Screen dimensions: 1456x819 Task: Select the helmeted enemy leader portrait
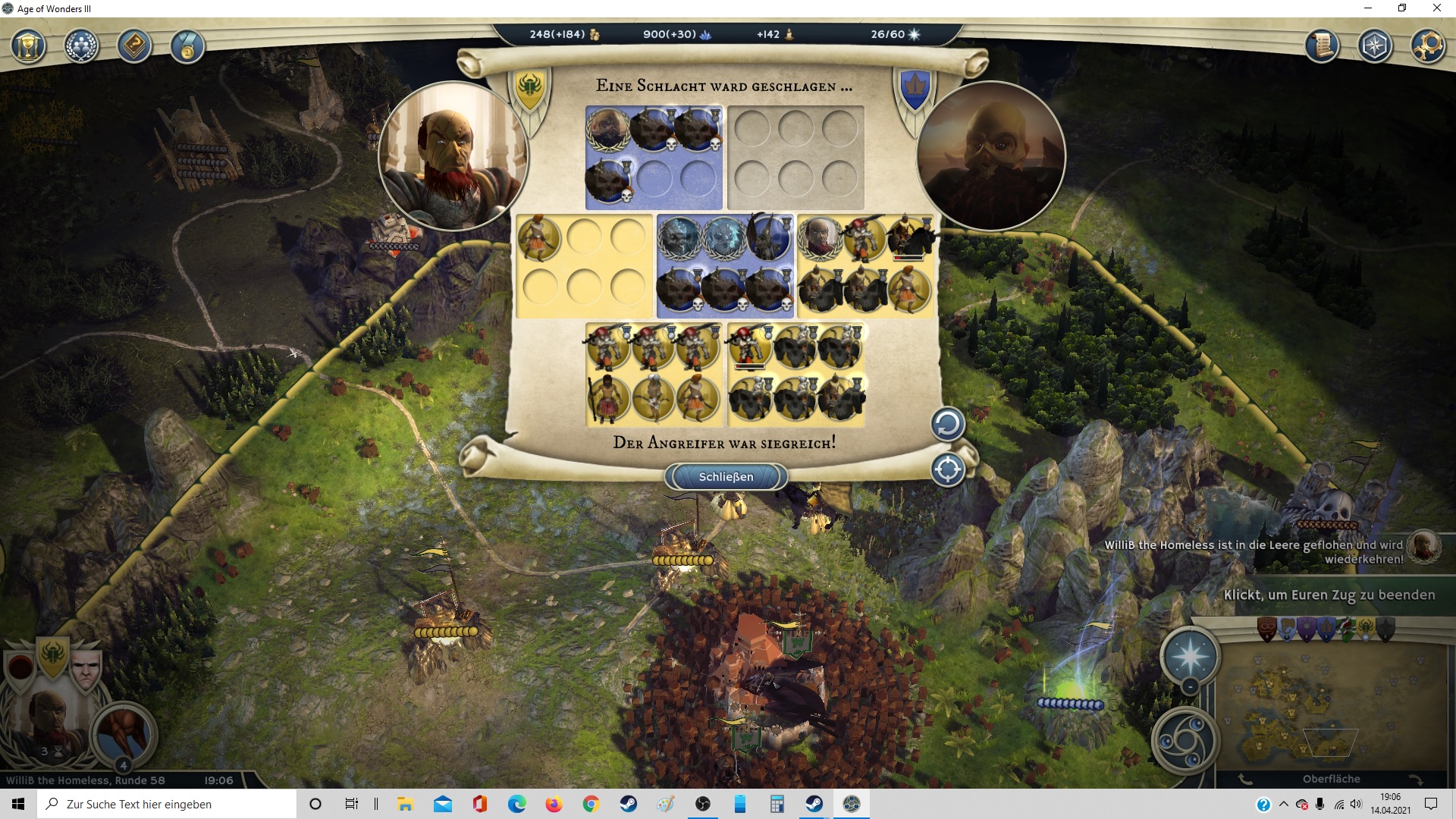click(990, 156)
